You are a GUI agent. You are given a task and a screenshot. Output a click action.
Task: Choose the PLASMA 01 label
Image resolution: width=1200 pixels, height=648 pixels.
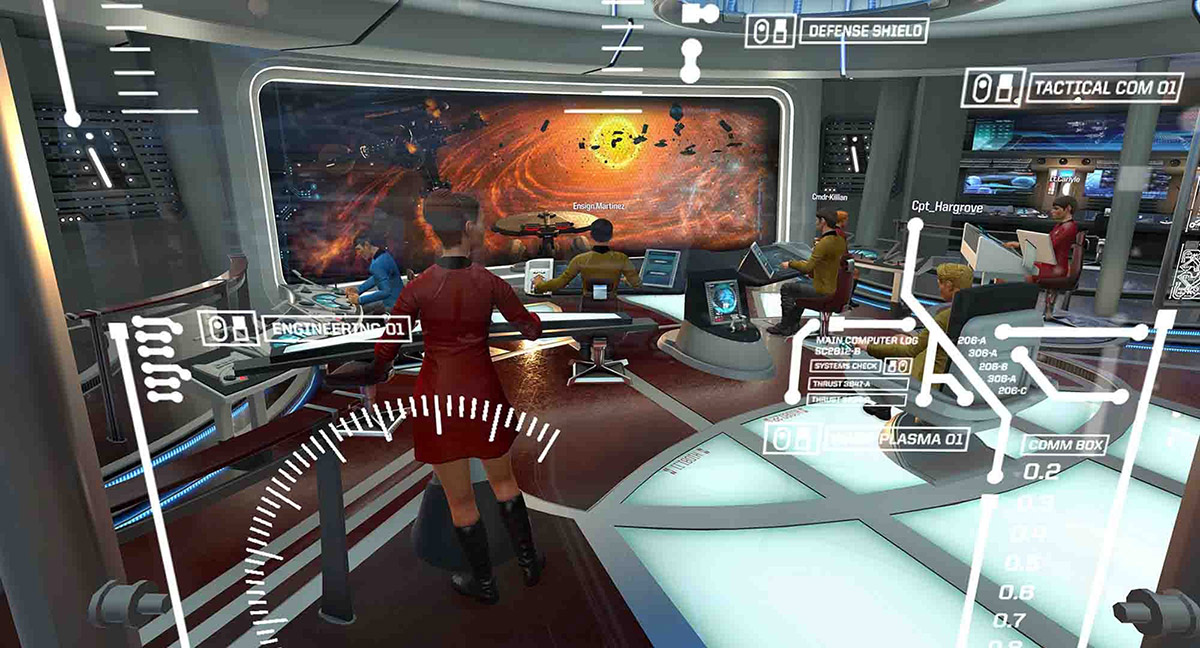[897, 439]
